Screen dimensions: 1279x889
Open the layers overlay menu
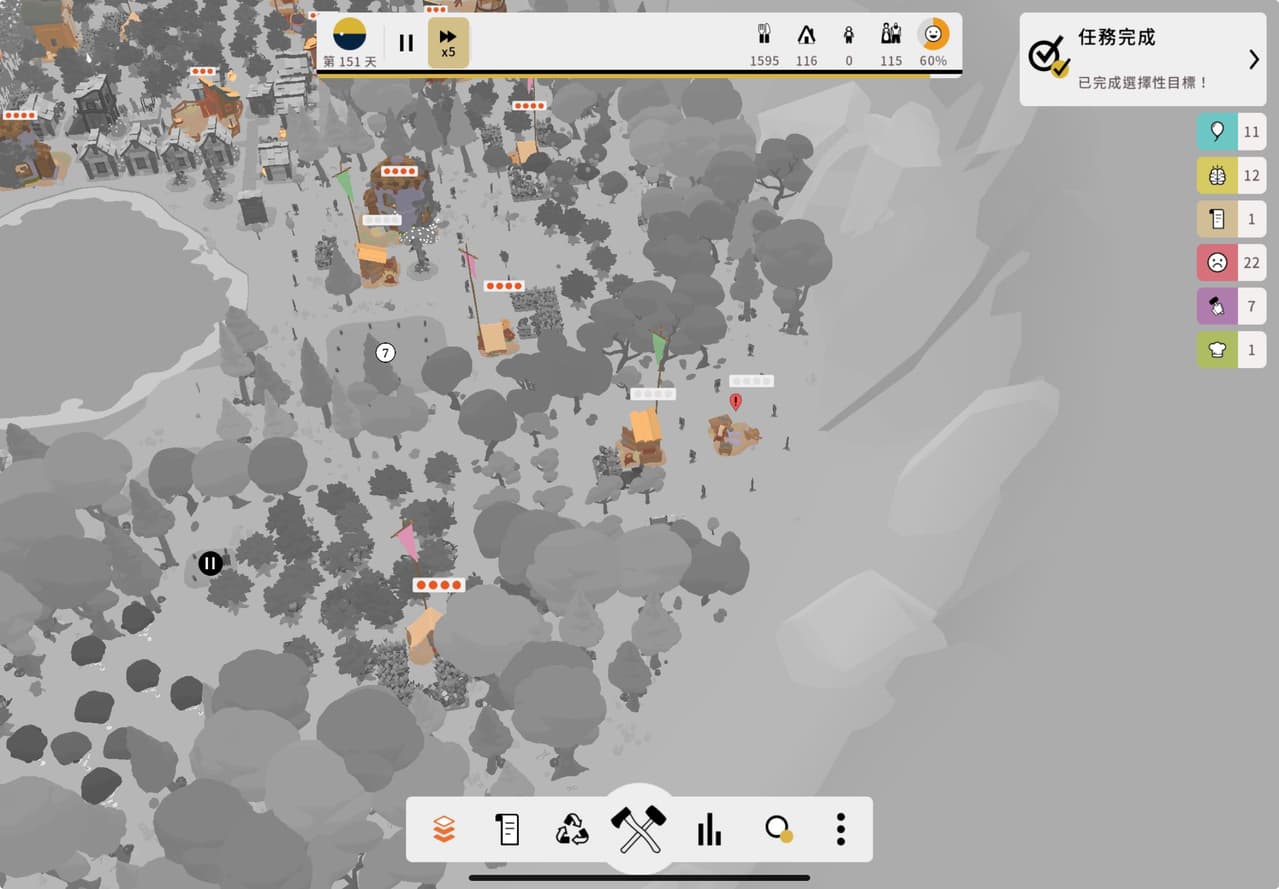pos(444,829)
